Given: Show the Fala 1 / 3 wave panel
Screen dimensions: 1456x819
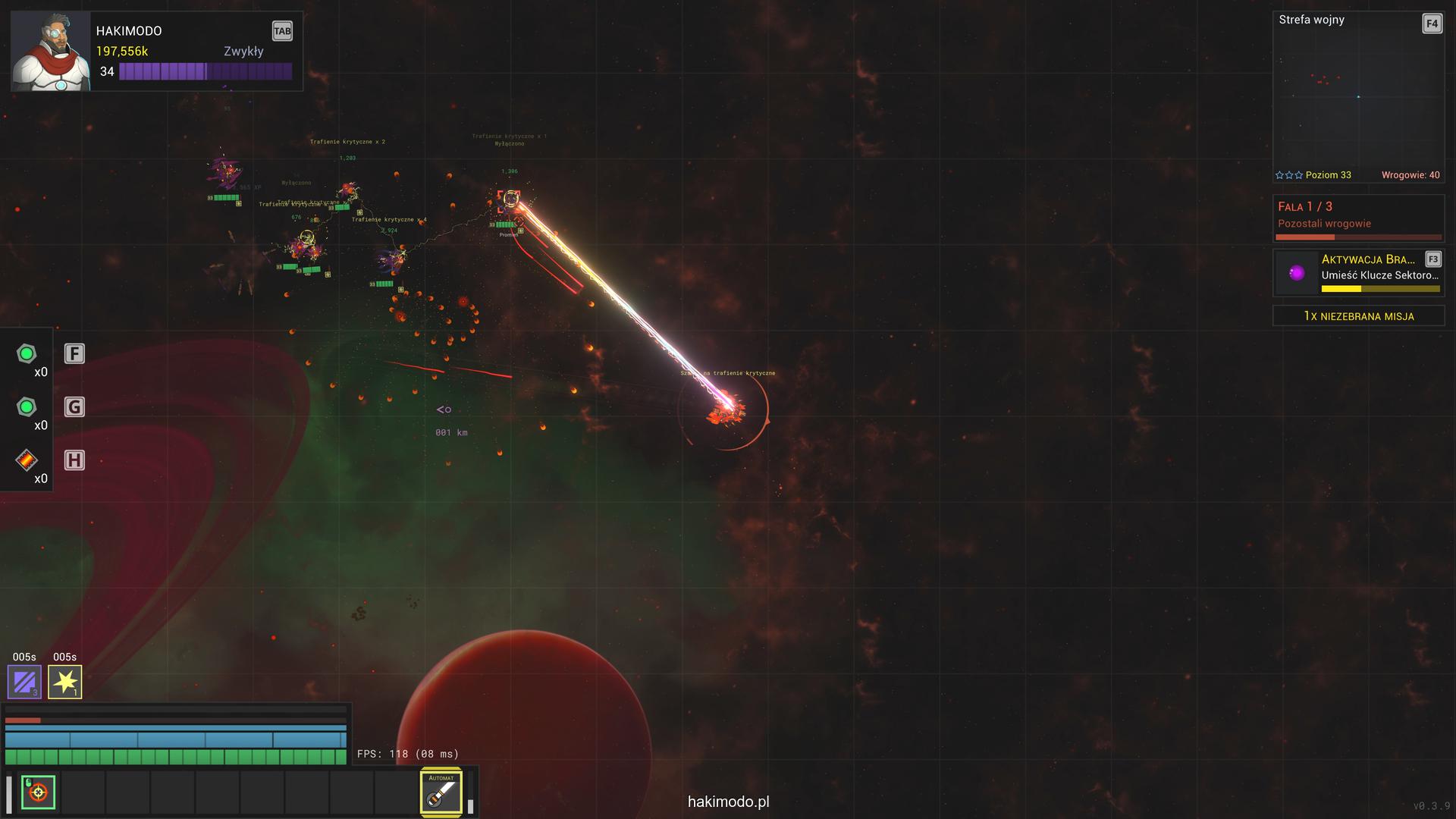Looking at the screenshot, I should point(1357,218).
